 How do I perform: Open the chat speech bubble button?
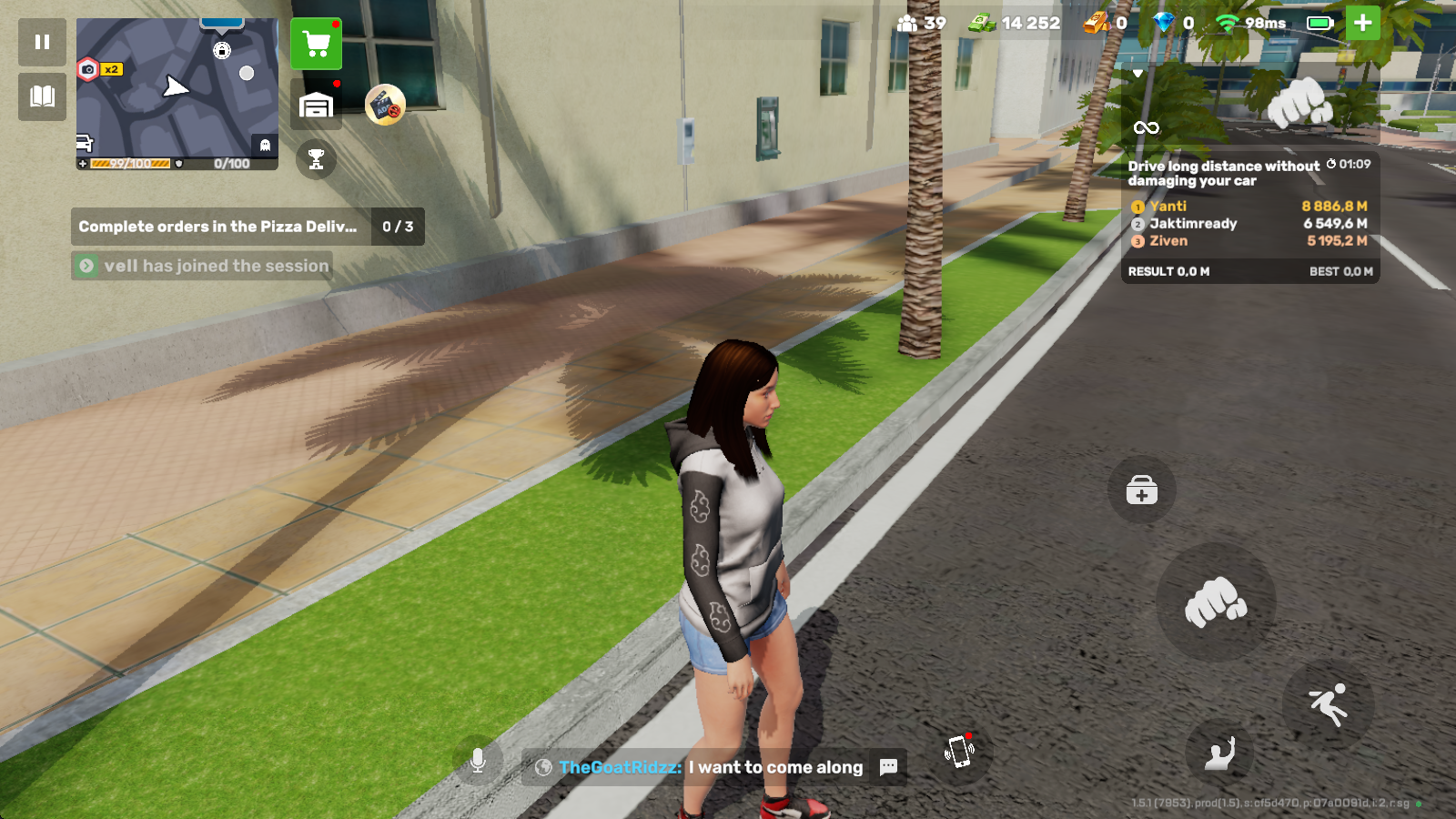pyautogui.click(x=888, y=767)
